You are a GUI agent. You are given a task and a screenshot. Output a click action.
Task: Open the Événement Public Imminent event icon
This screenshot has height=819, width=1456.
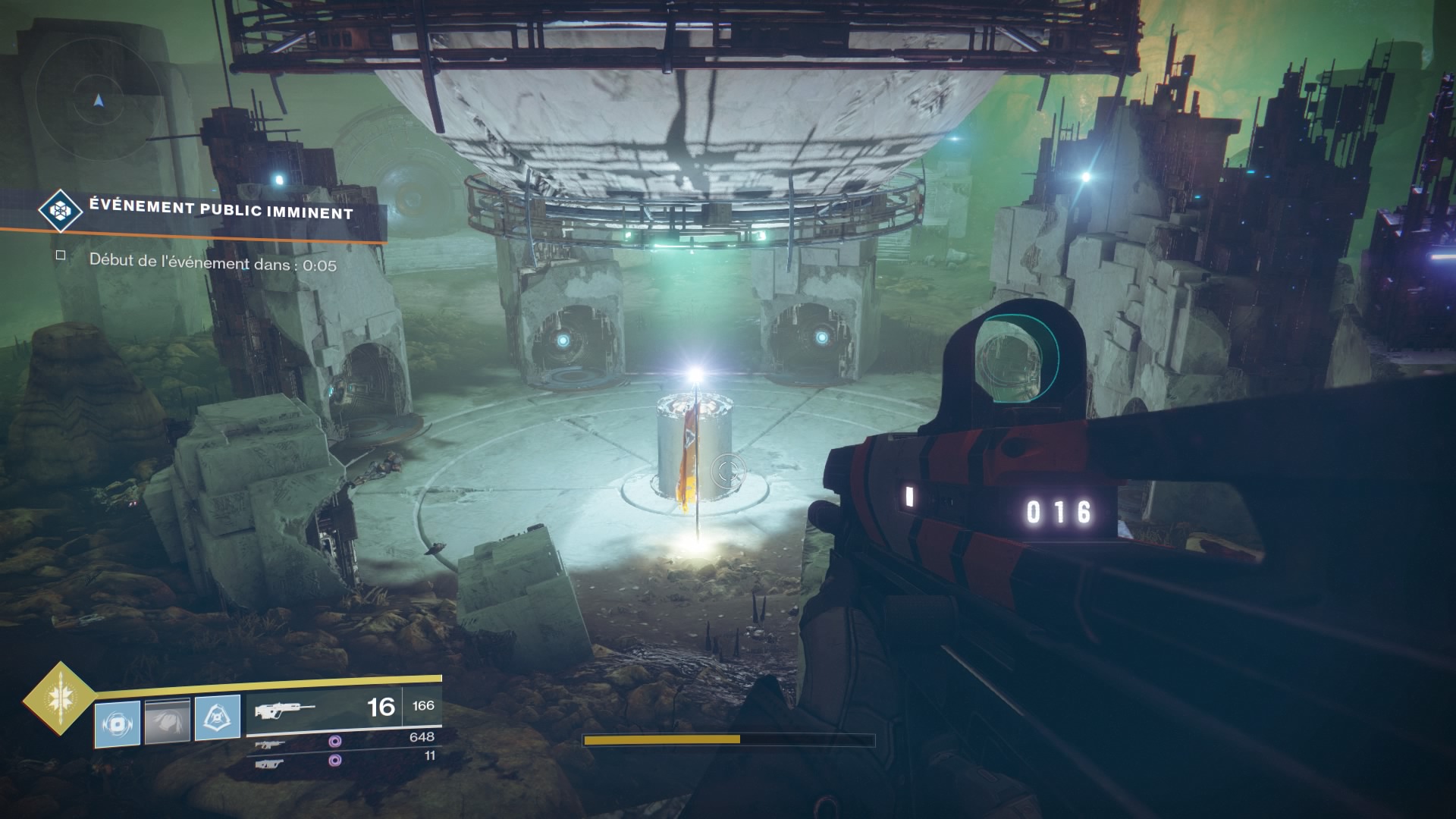[x=61, y=210]
